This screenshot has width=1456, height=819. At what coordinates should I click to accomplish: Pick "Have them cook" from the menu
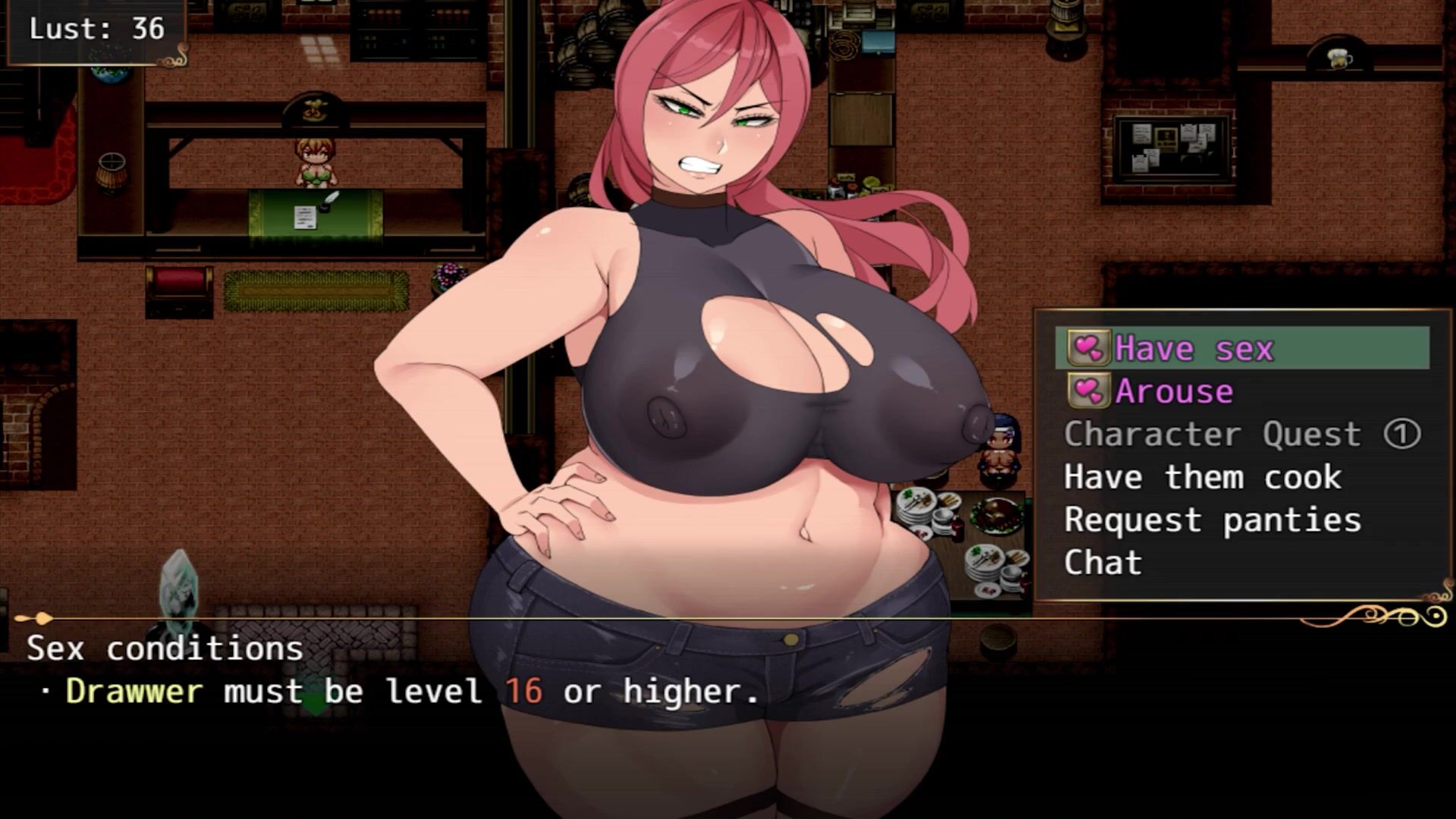click(x=1203, y=477)
